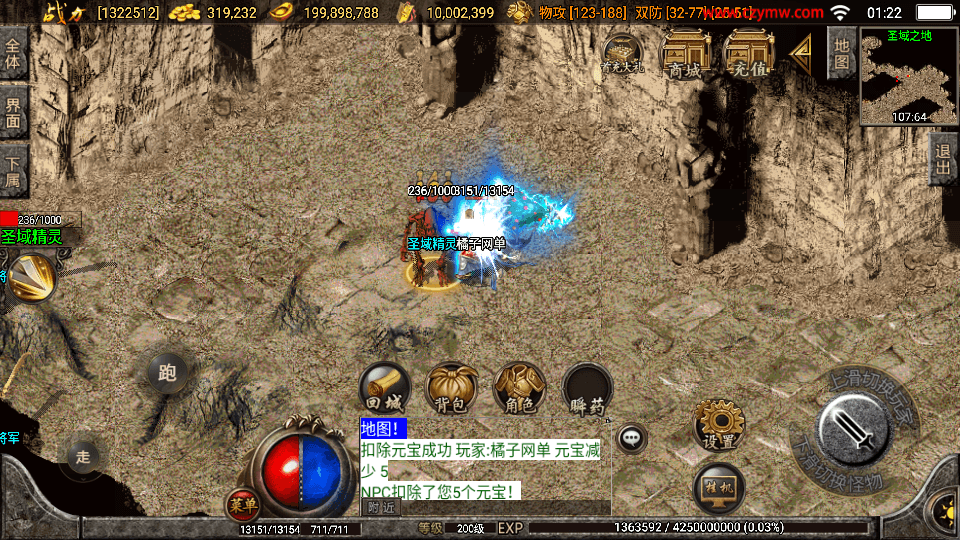Open the 背包 backpack

tap(451, 388)
